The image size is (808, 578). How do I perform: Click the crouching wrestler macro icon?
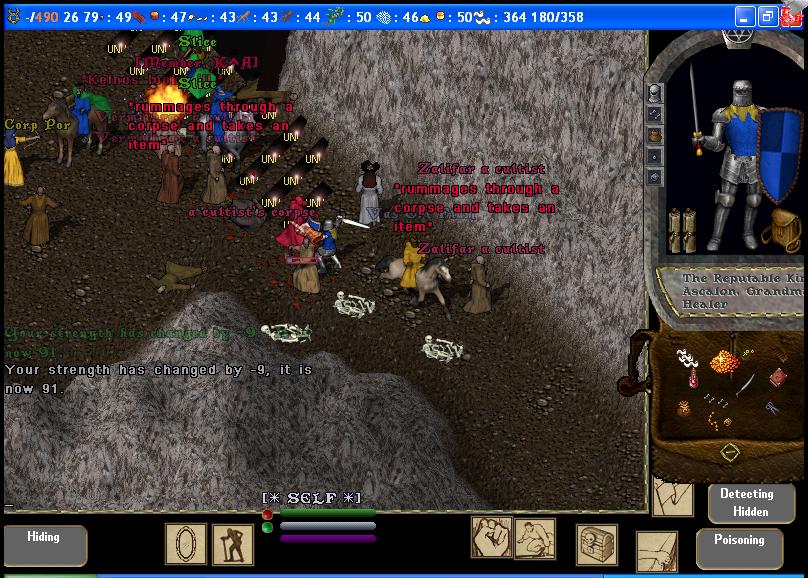(x=535, y=538)
